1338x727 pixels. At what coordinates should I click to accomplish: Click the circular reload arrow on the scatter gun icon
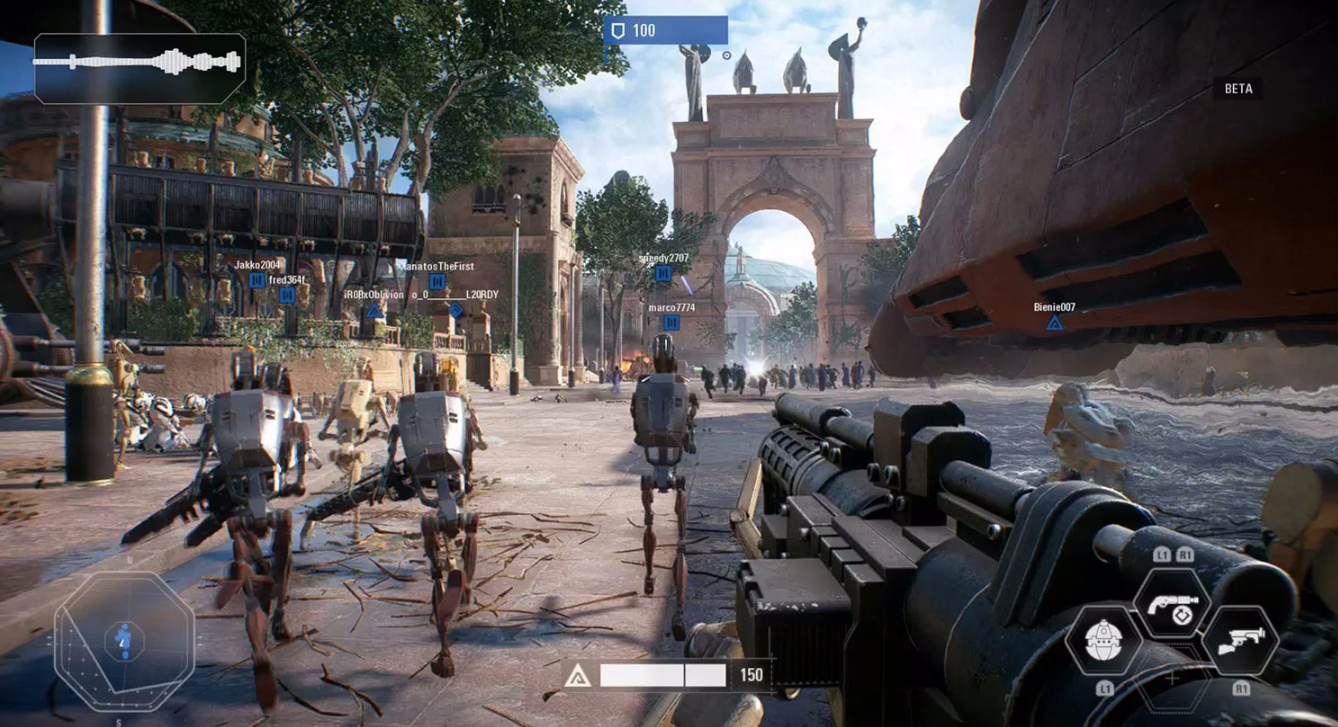[x=1183, y=615]
